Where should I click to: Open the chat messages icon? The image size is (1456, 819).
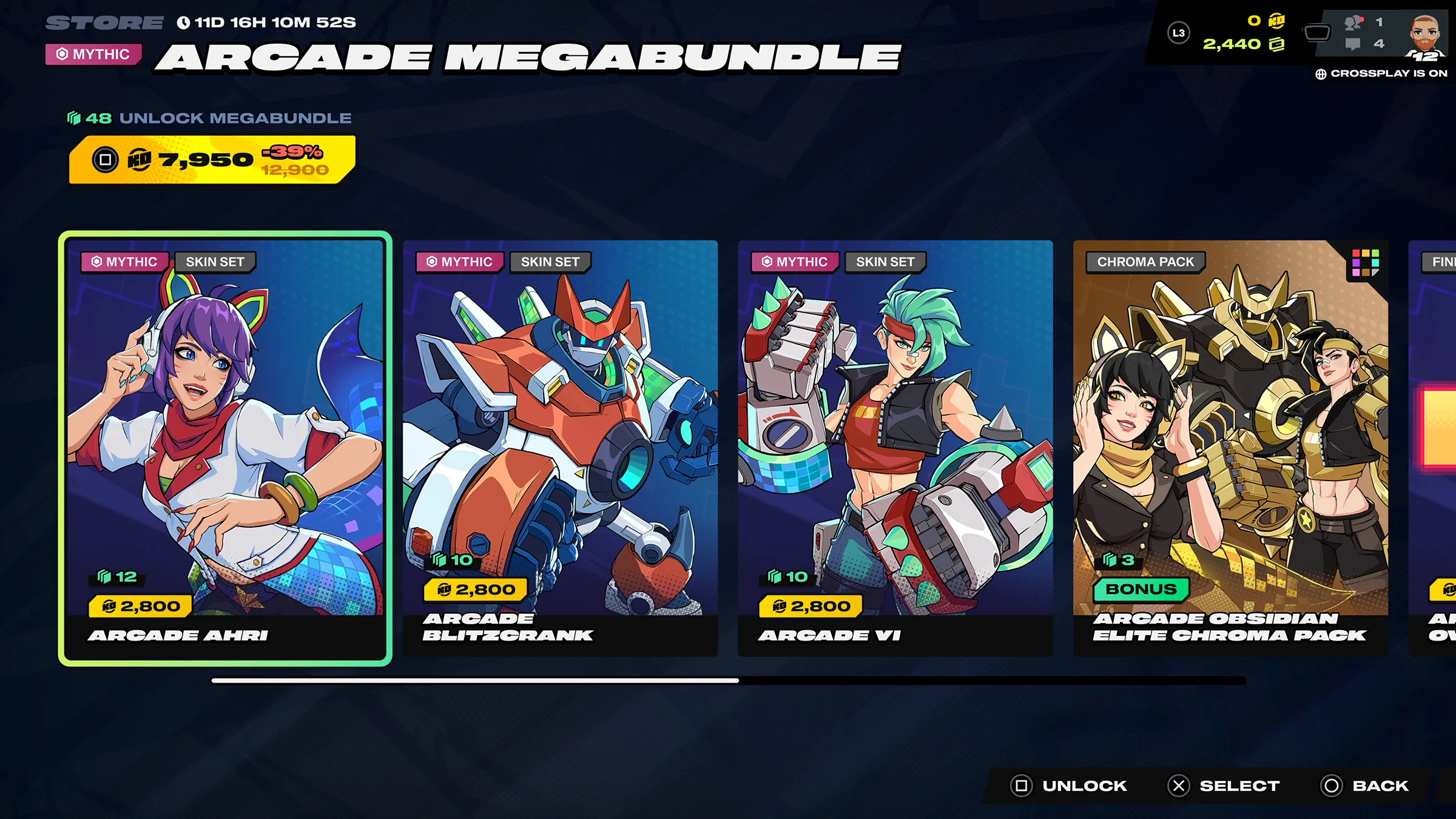tap(1353, 44)
